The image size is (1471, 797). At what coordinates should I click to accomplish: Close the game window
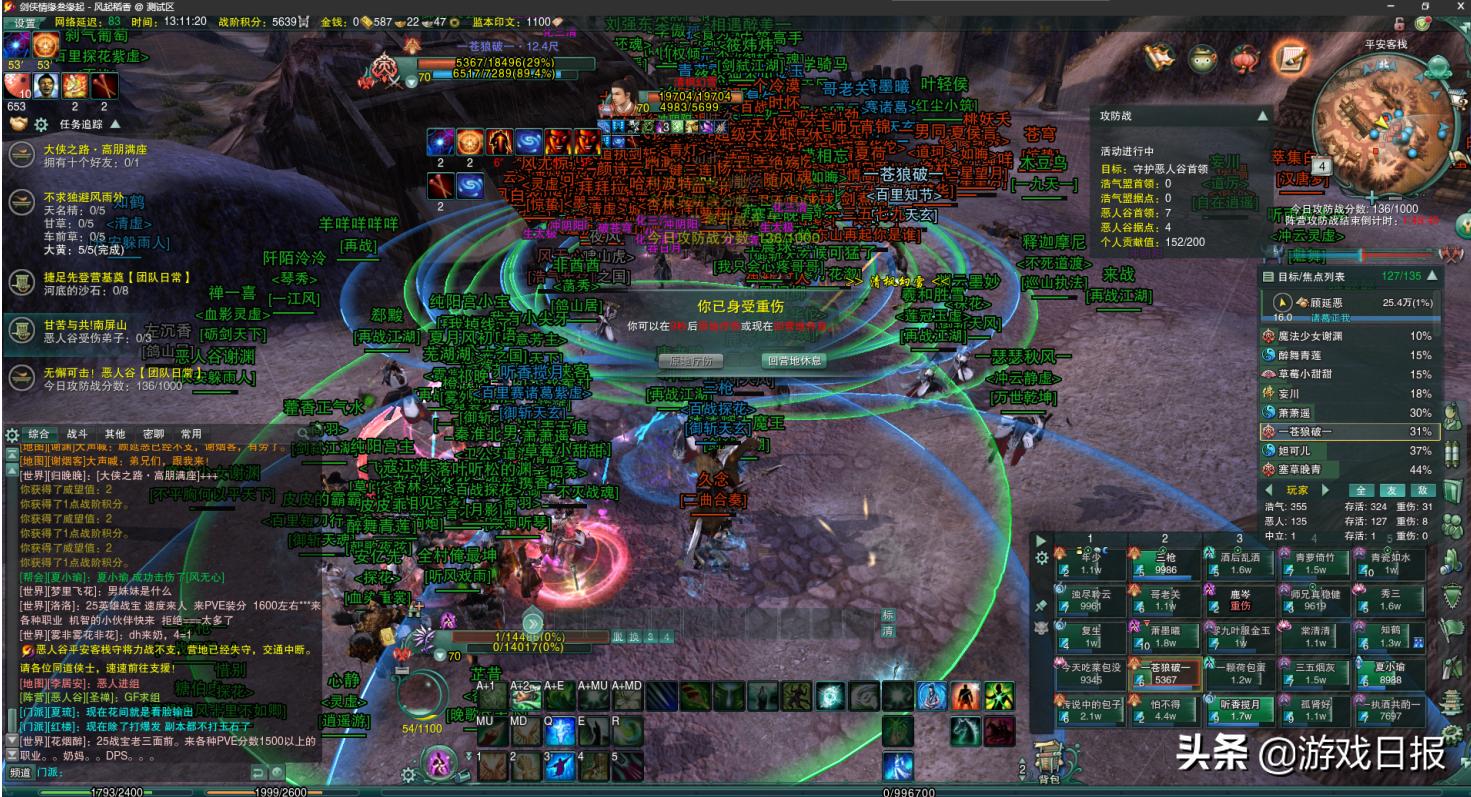click(x=1454, y=6)
